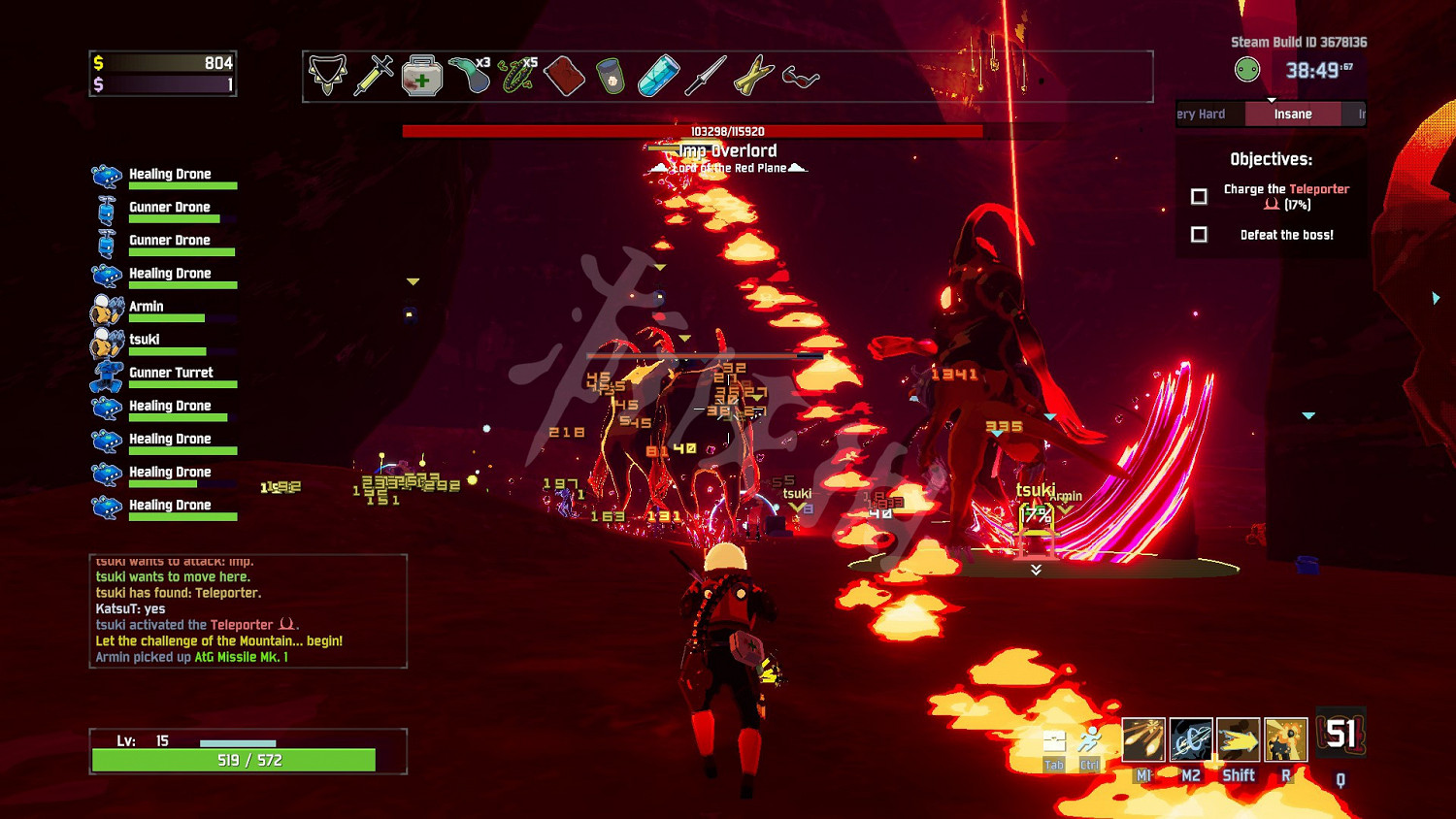Screen dimensions: 1456x819
Task: Select the red Gasoline canister item
Action: click(x=564, y=76)
